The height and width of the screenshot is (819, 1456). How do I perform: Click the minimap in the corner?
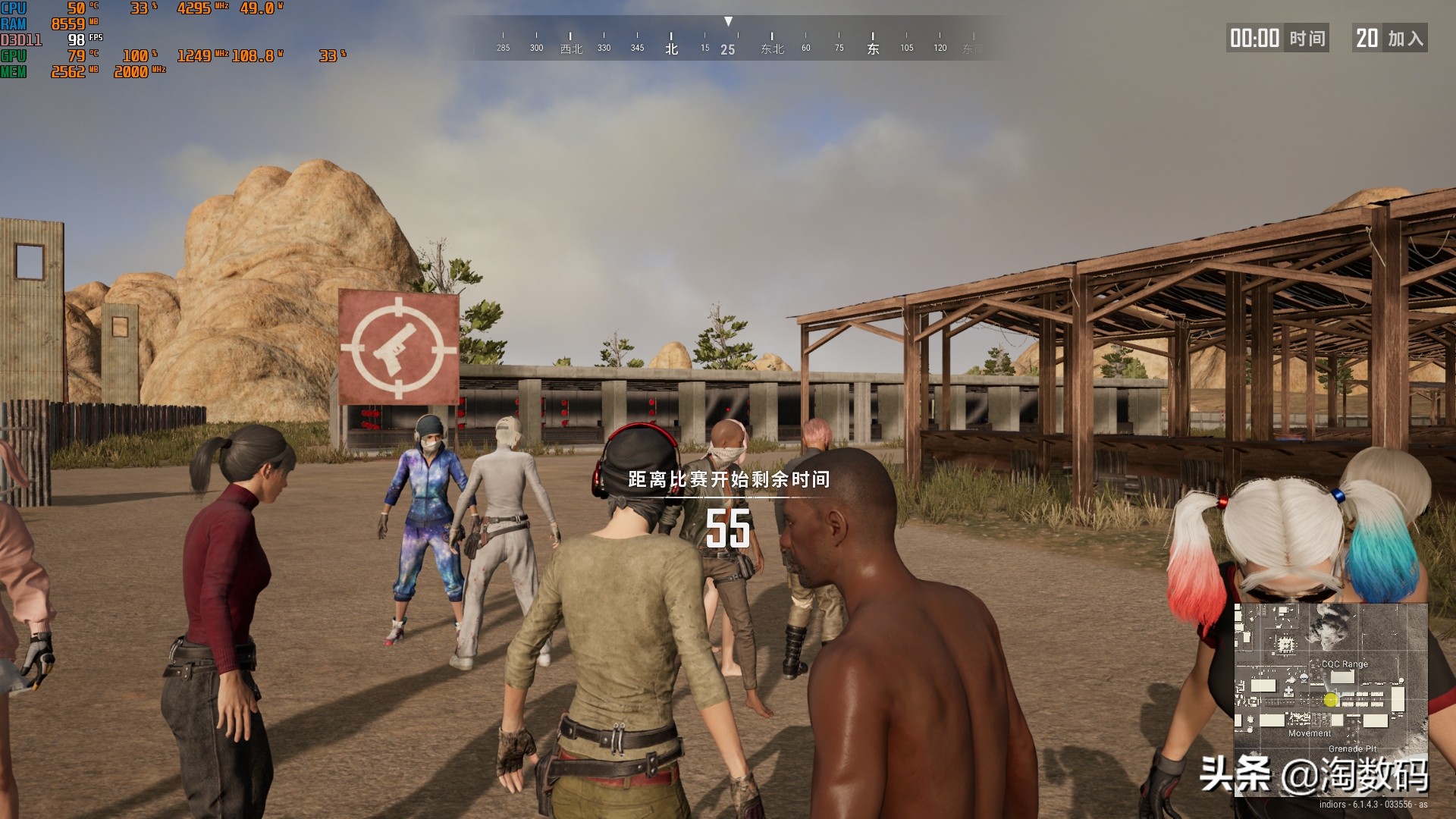[1330, 698]
